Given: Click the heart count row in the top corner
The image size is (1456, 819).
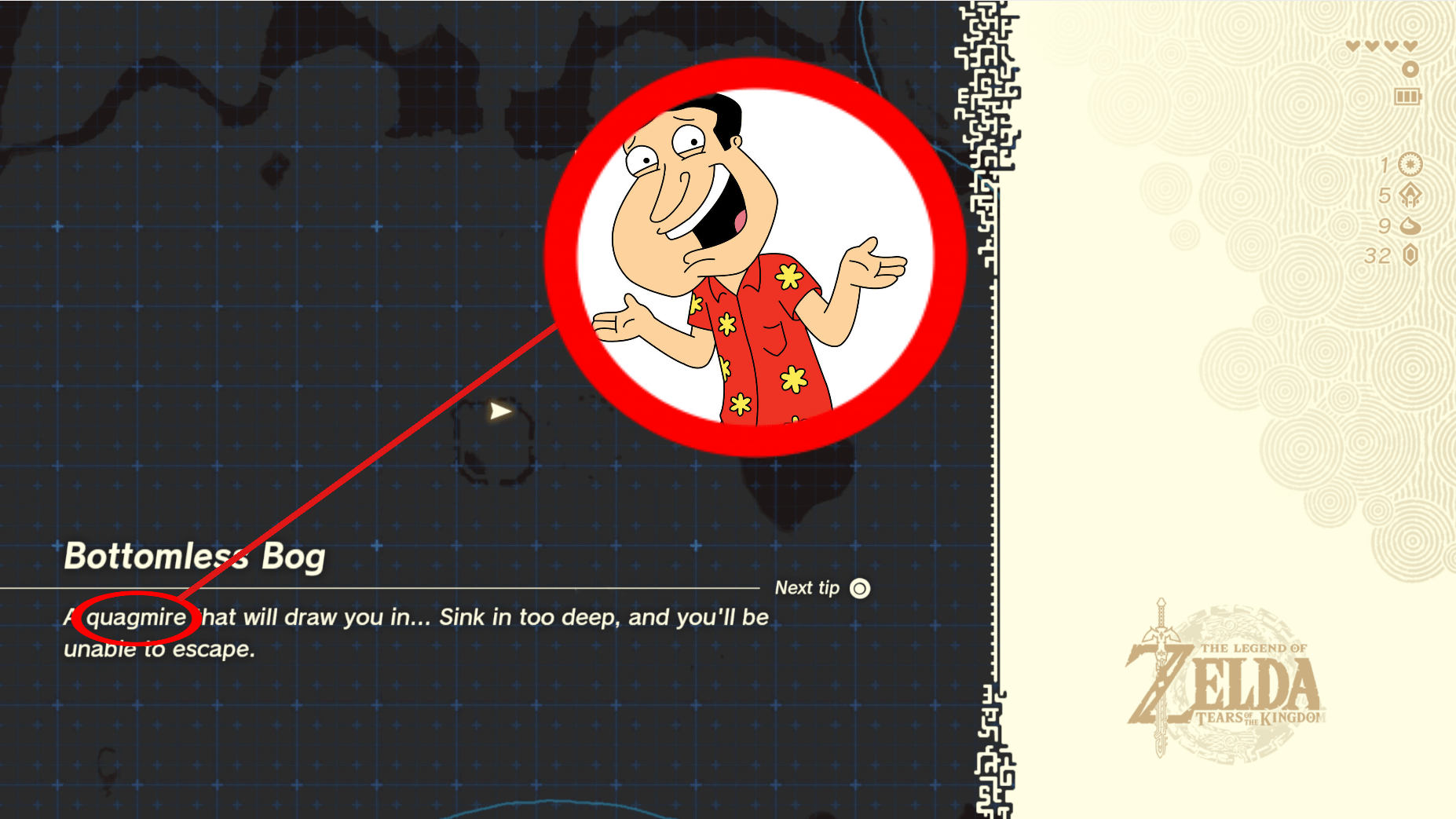Looking at the screenshot, I should [1381, 46].
